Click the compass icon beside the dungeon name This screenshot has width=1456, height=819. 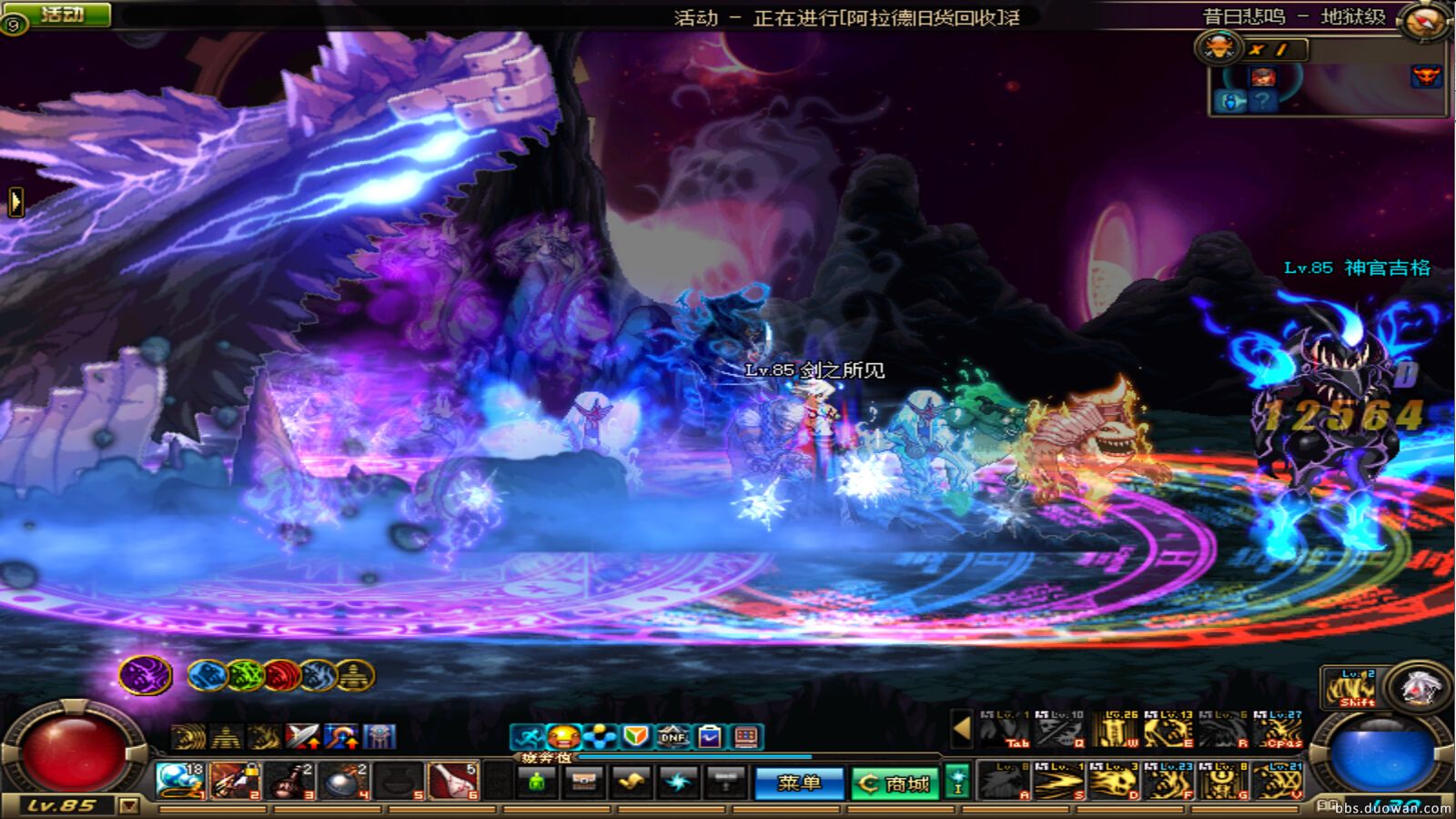point(1422,22)
